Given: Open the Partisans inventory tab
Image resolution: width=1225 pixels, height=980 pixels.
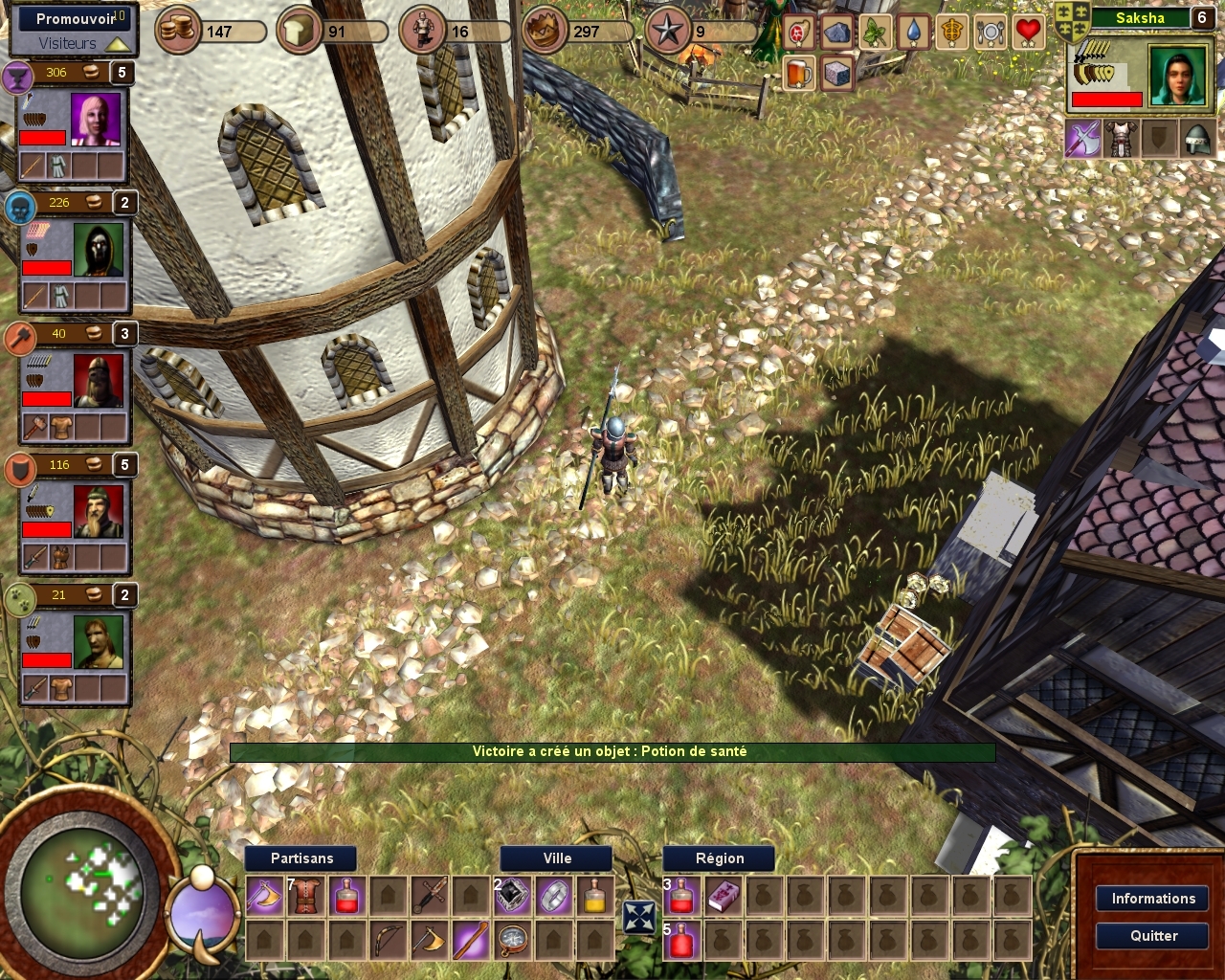Looking at the screenshot, I should point(301,858).
